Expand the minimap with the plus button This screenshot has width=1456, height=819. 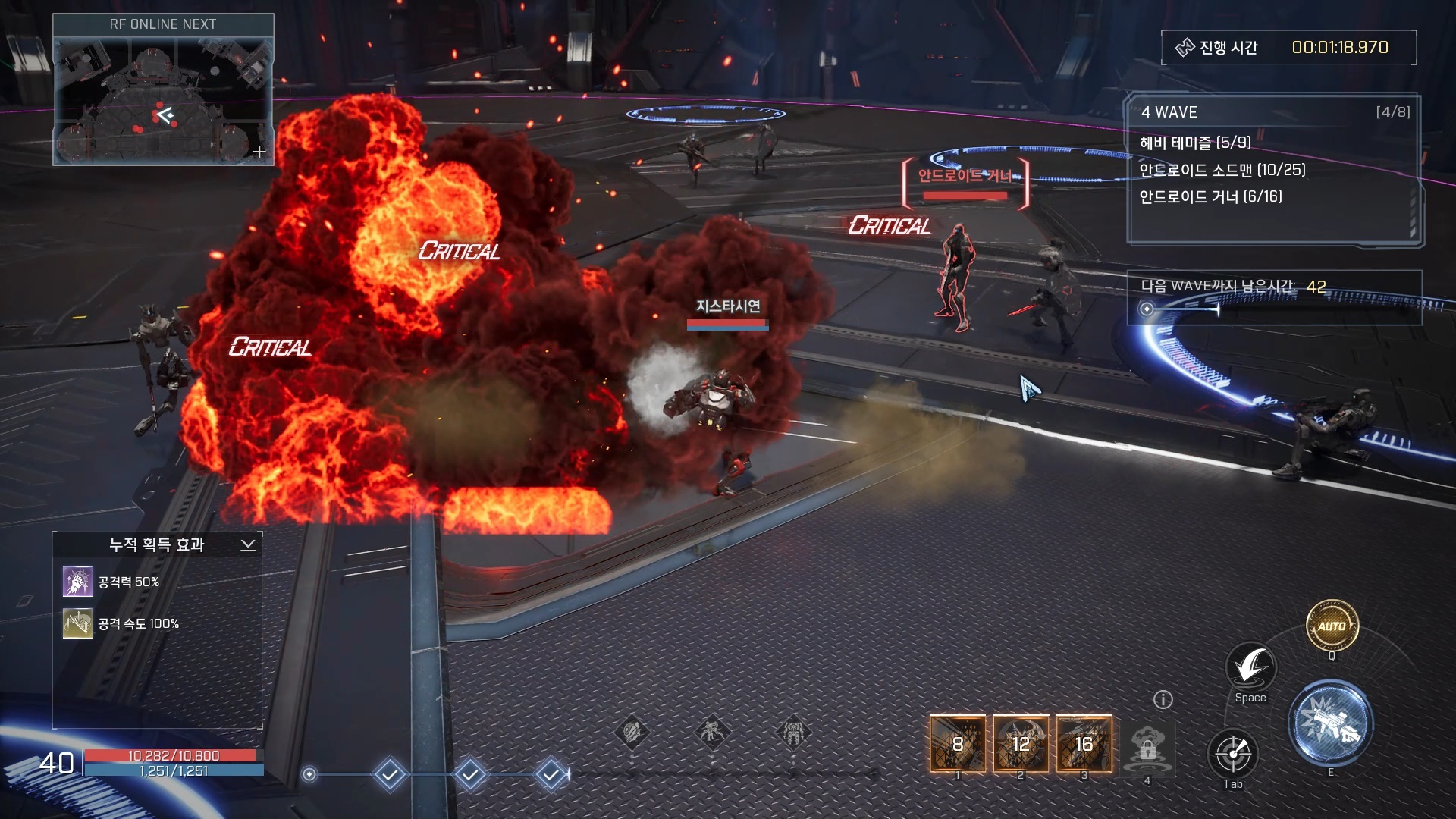coord(259,152)
